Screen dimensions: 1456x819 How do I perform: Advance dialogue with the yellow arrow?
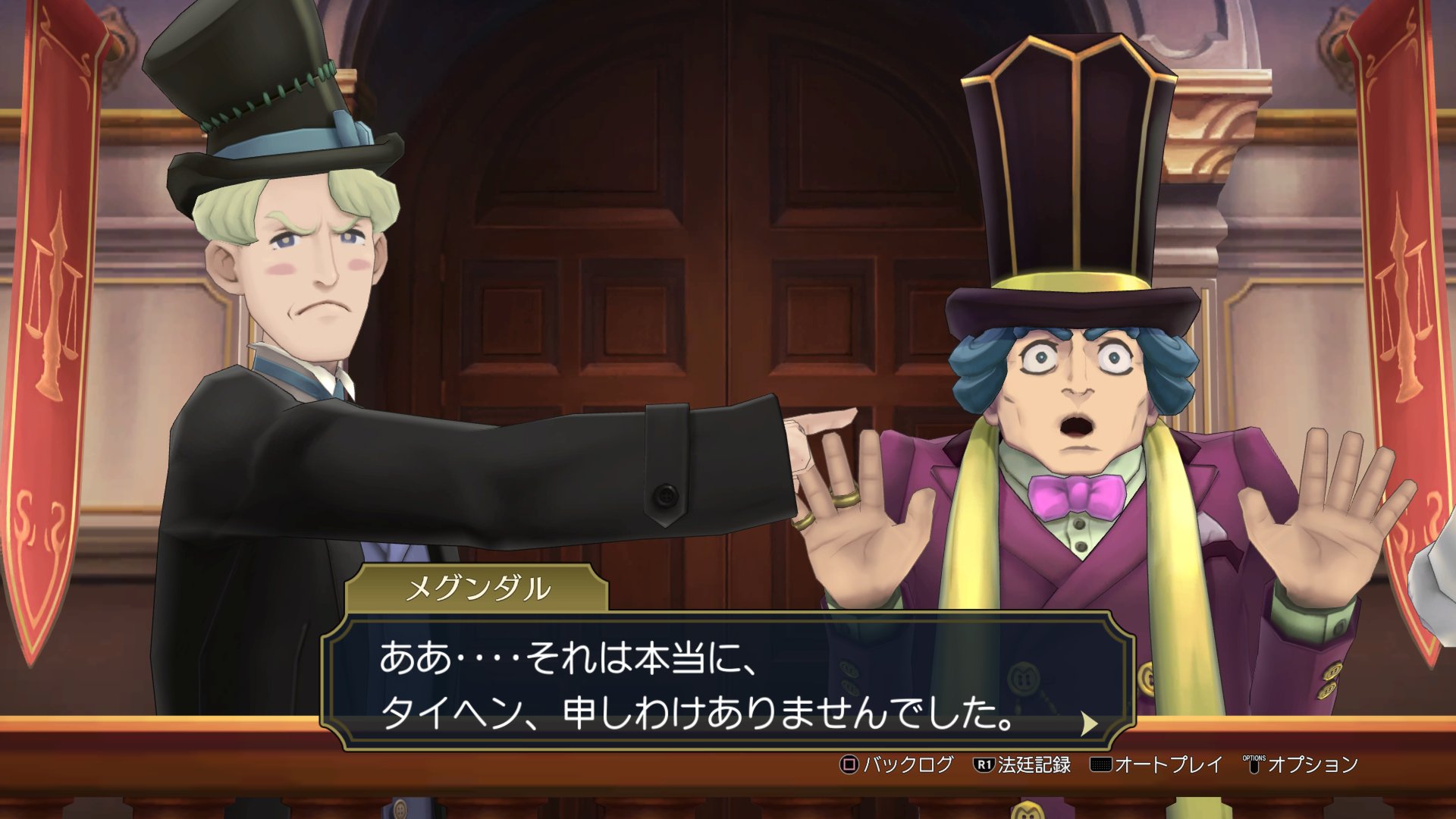point(1089,723)
